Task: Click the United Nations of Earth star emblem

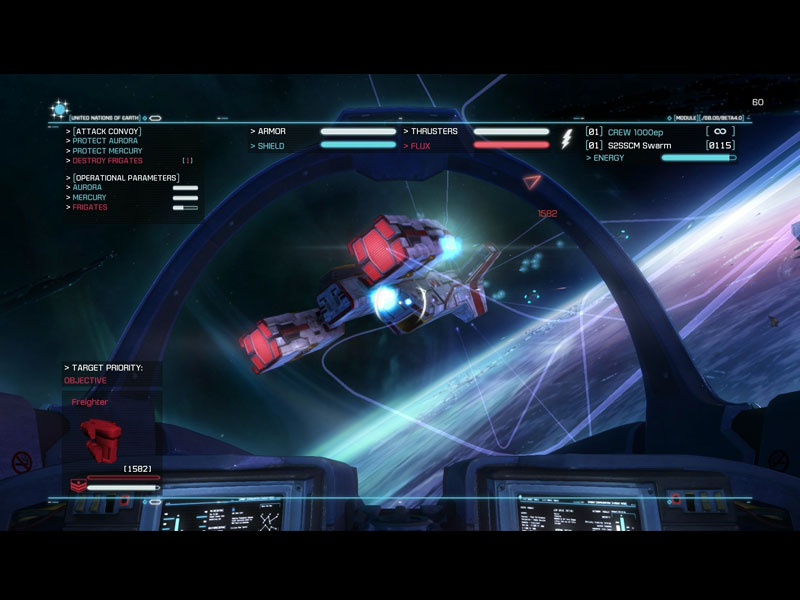Action: pos(59,109)
